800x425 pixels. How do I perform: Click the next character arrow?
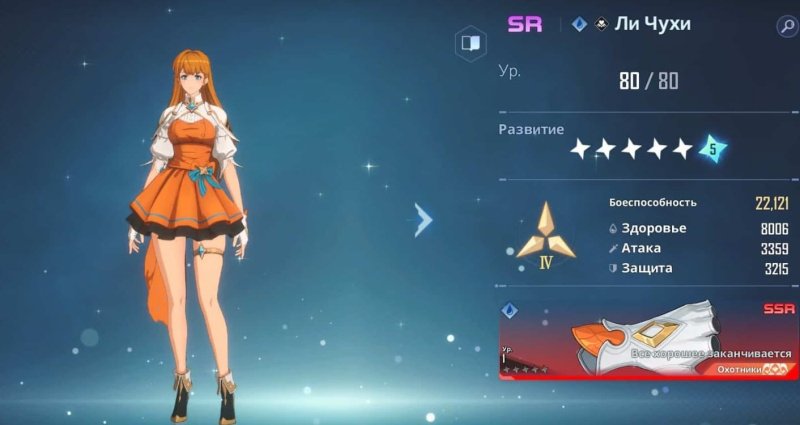pos(424,220)
